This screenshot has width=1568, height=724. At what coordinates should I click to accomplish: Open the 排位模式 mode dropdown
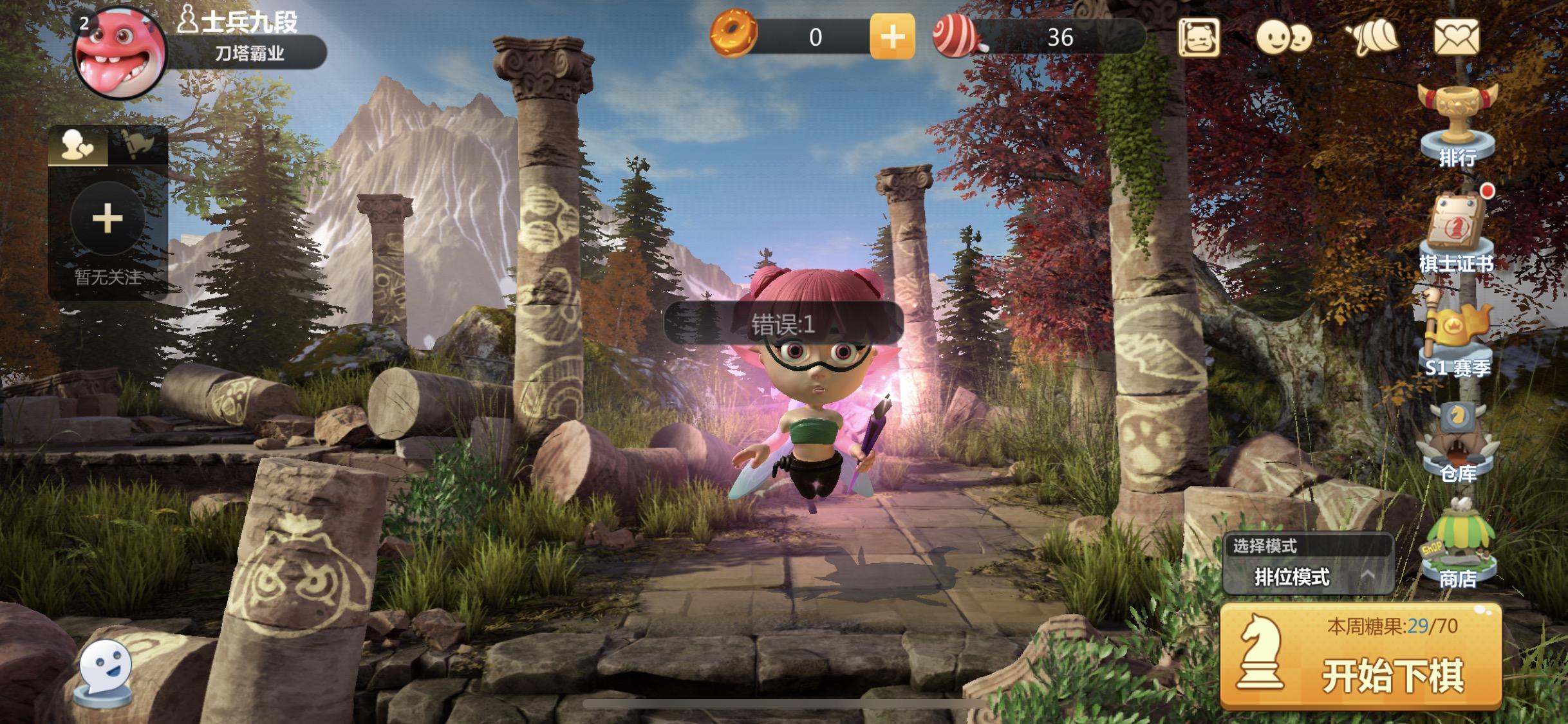point(1308,577)
